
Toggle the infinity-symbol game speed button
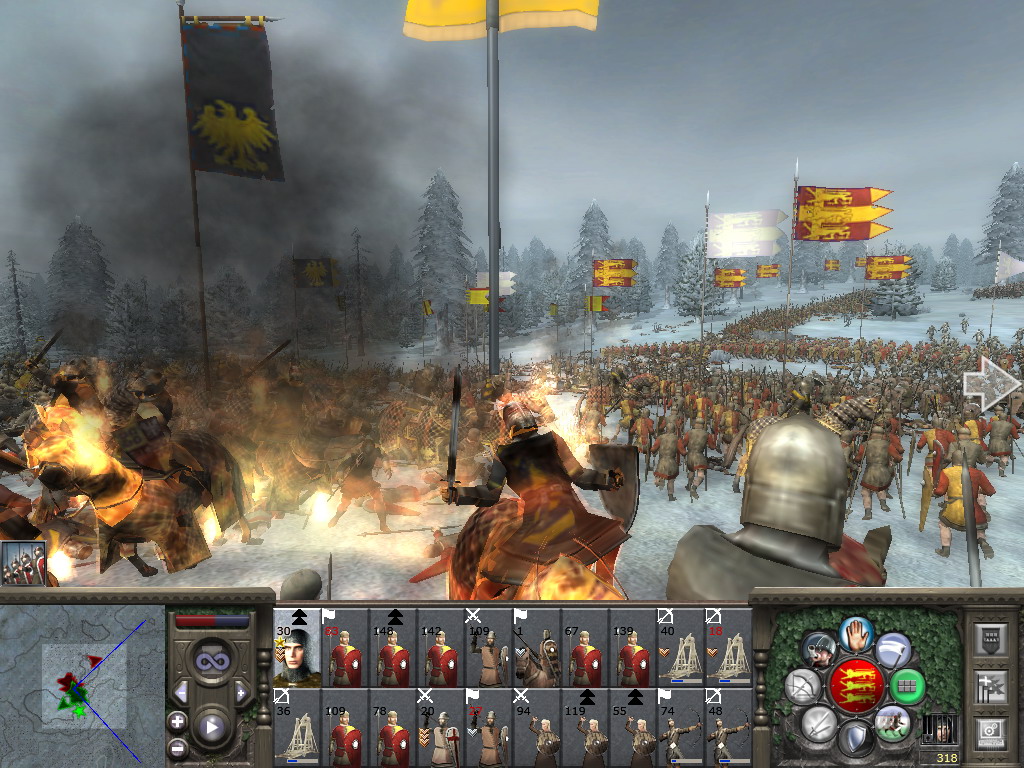tap(211, 660)
